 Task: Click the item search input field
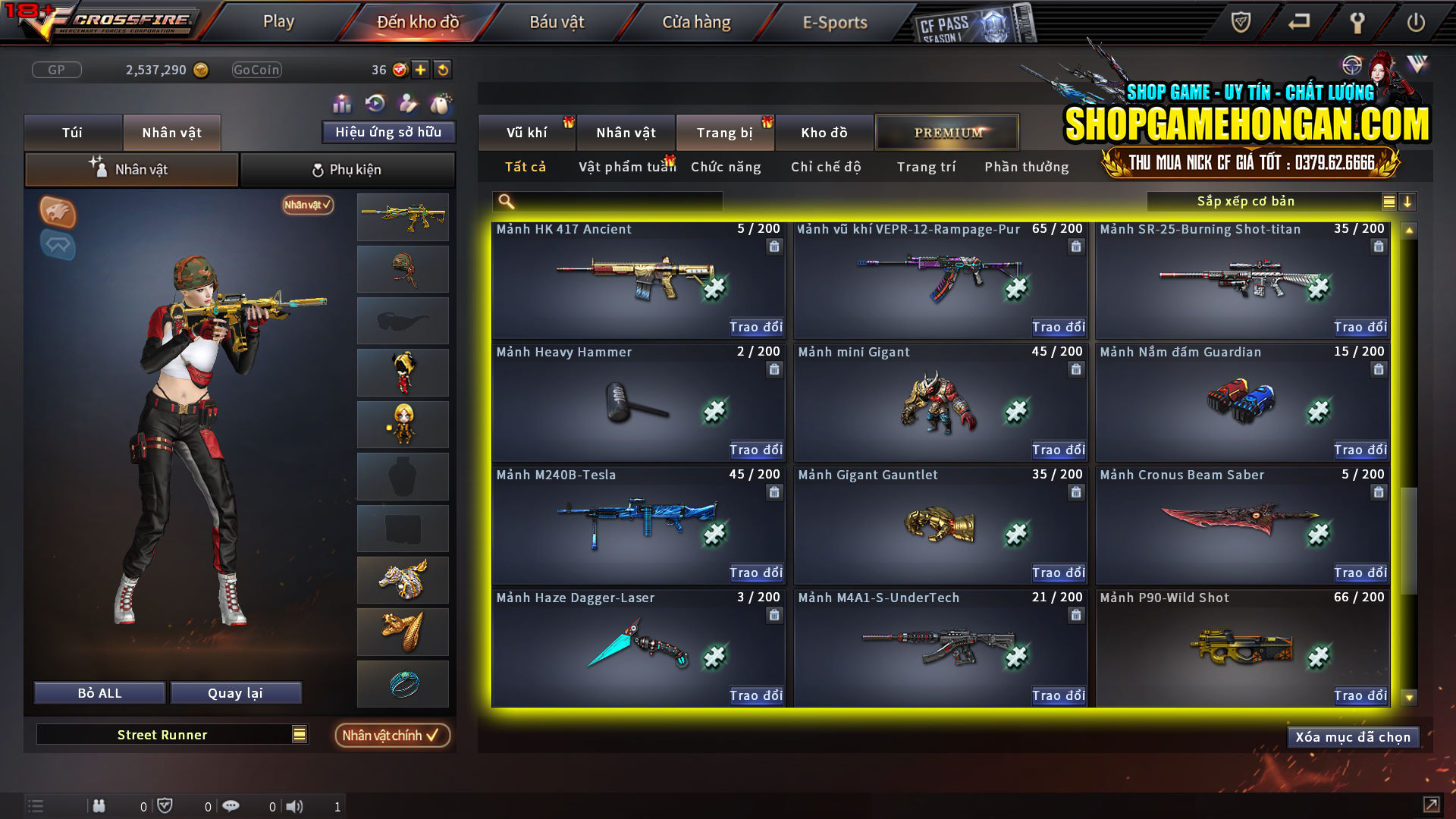pos(607,201)
